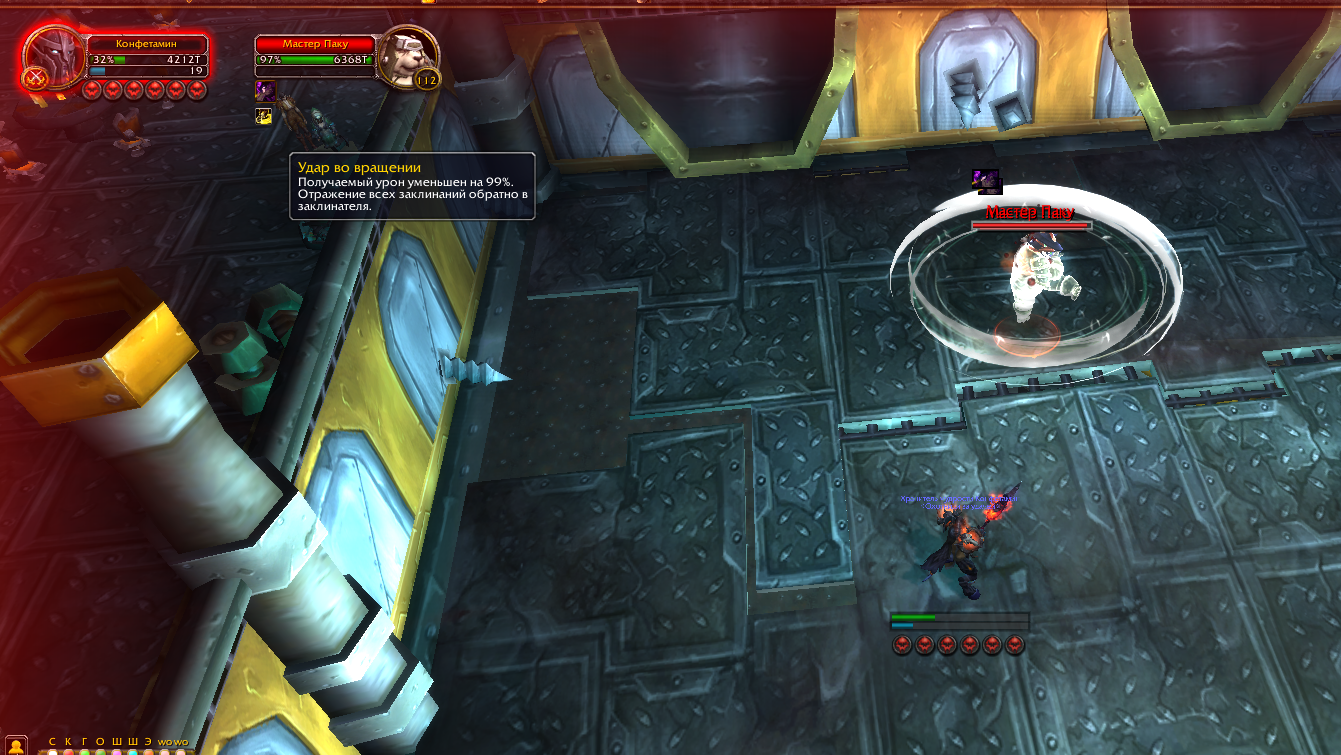Image resolution: width=1341 pixels, height=755 pixels.
Task: Inspect the purple debuff icon under the target frame
Action: (265, 91)
